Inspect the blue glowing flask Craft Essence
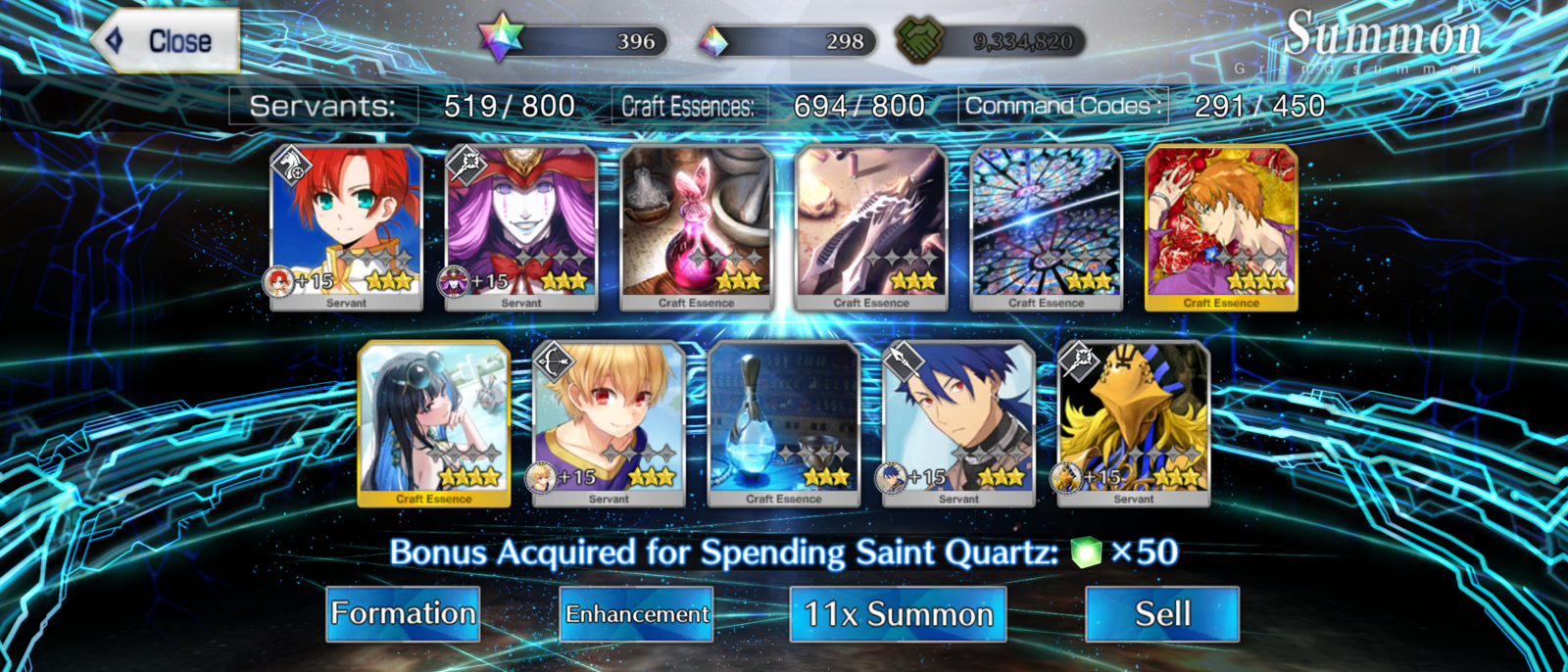This screenshot has width=1568, height=672. coord(784,423)
